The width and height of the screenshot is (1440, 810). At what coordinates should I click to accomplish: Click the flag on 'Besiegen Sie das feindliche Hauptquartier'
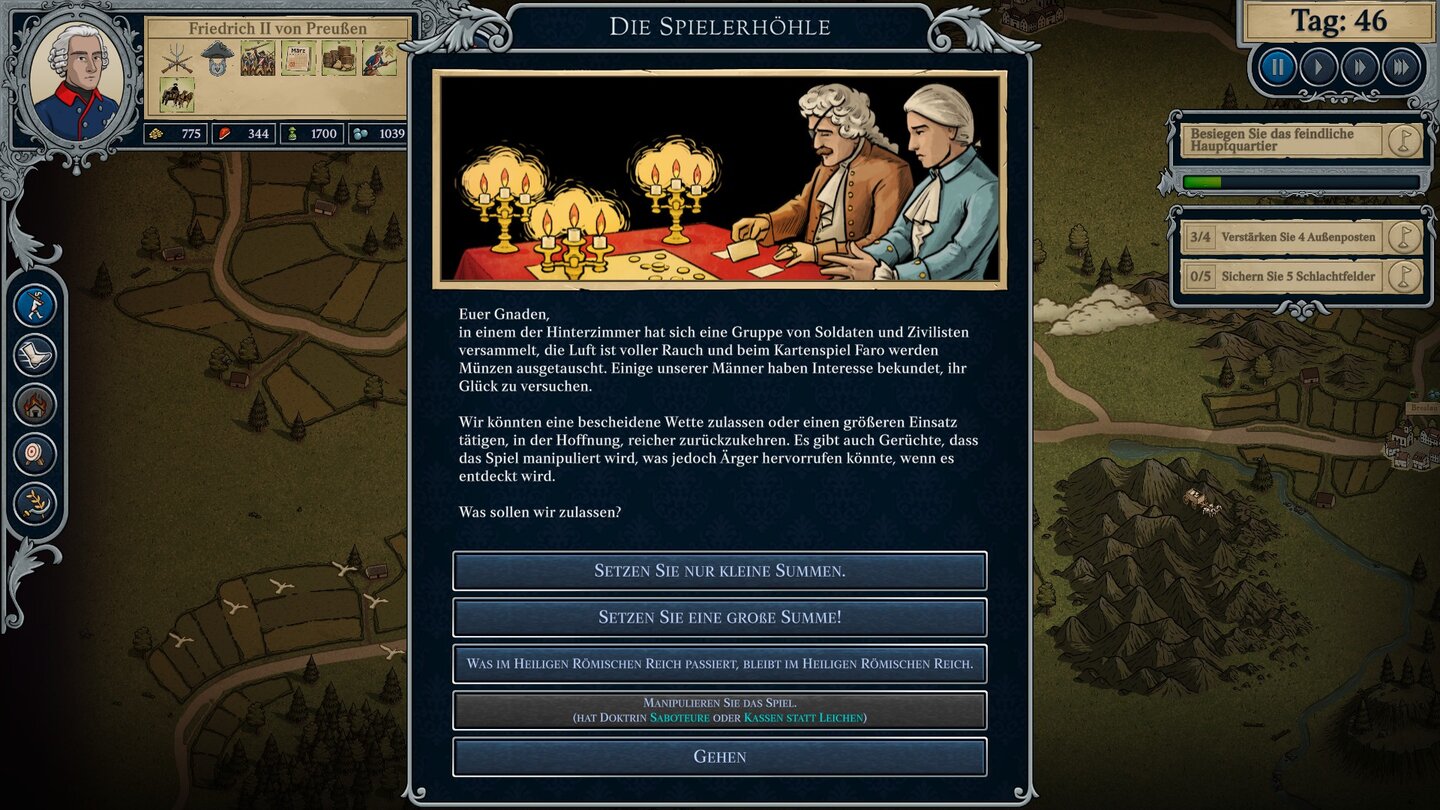coord(1404,141)
